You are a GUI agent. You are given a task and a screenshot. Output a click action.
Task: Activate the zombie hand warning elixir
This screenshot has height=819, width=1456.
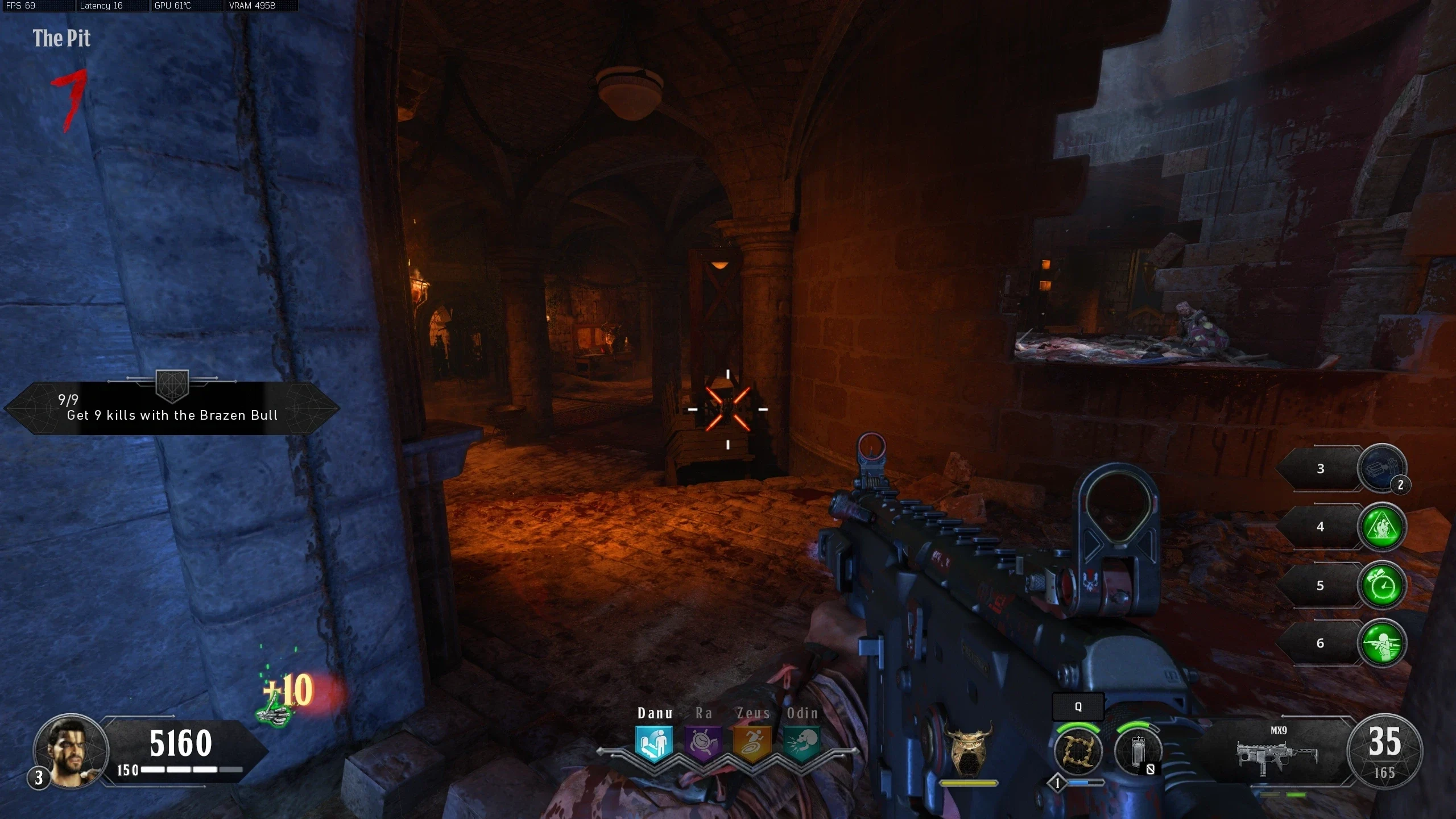coord(1382,527)
